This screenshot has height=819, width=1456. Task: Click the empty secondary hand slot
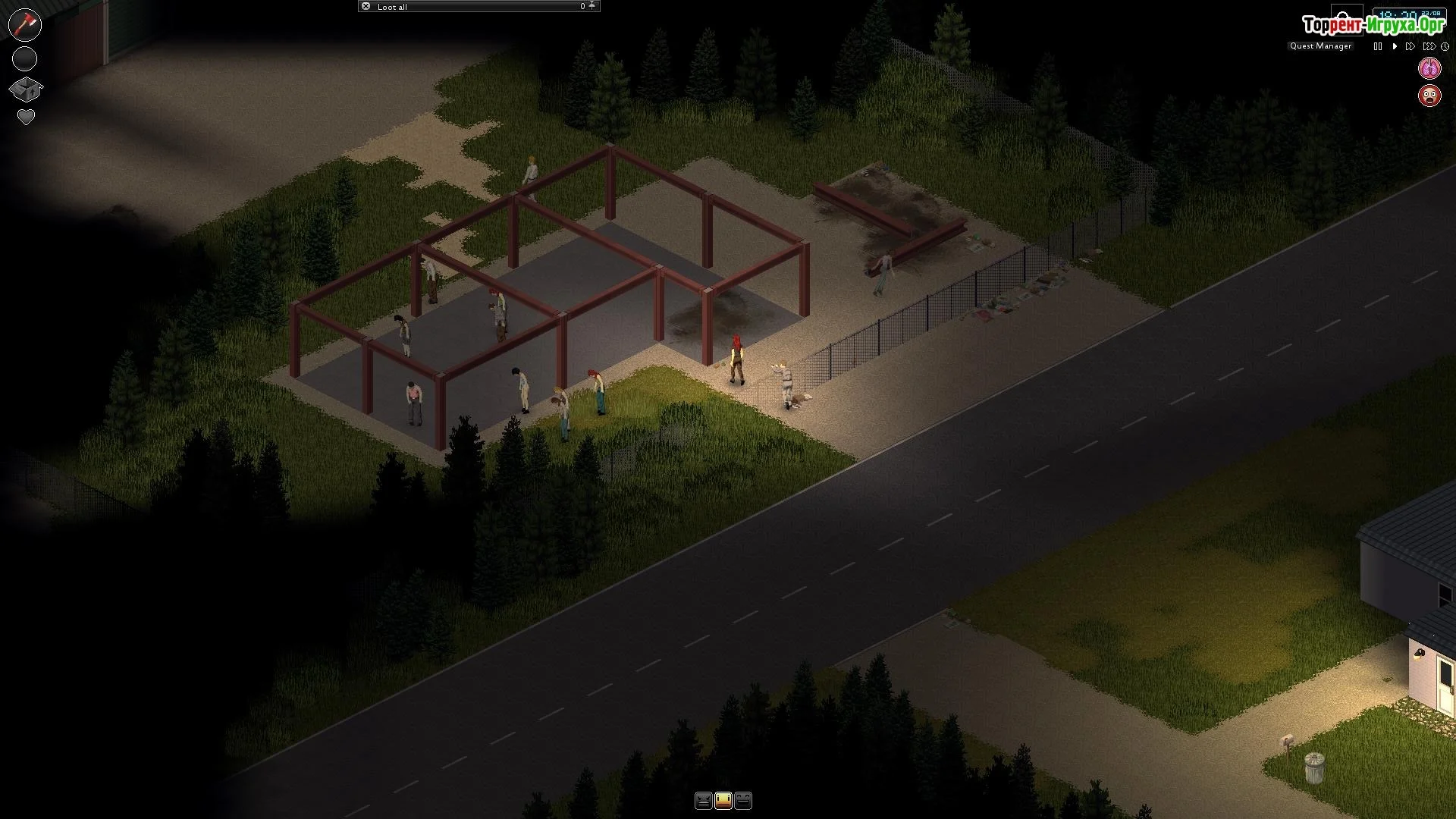click(x=25, y=58)
